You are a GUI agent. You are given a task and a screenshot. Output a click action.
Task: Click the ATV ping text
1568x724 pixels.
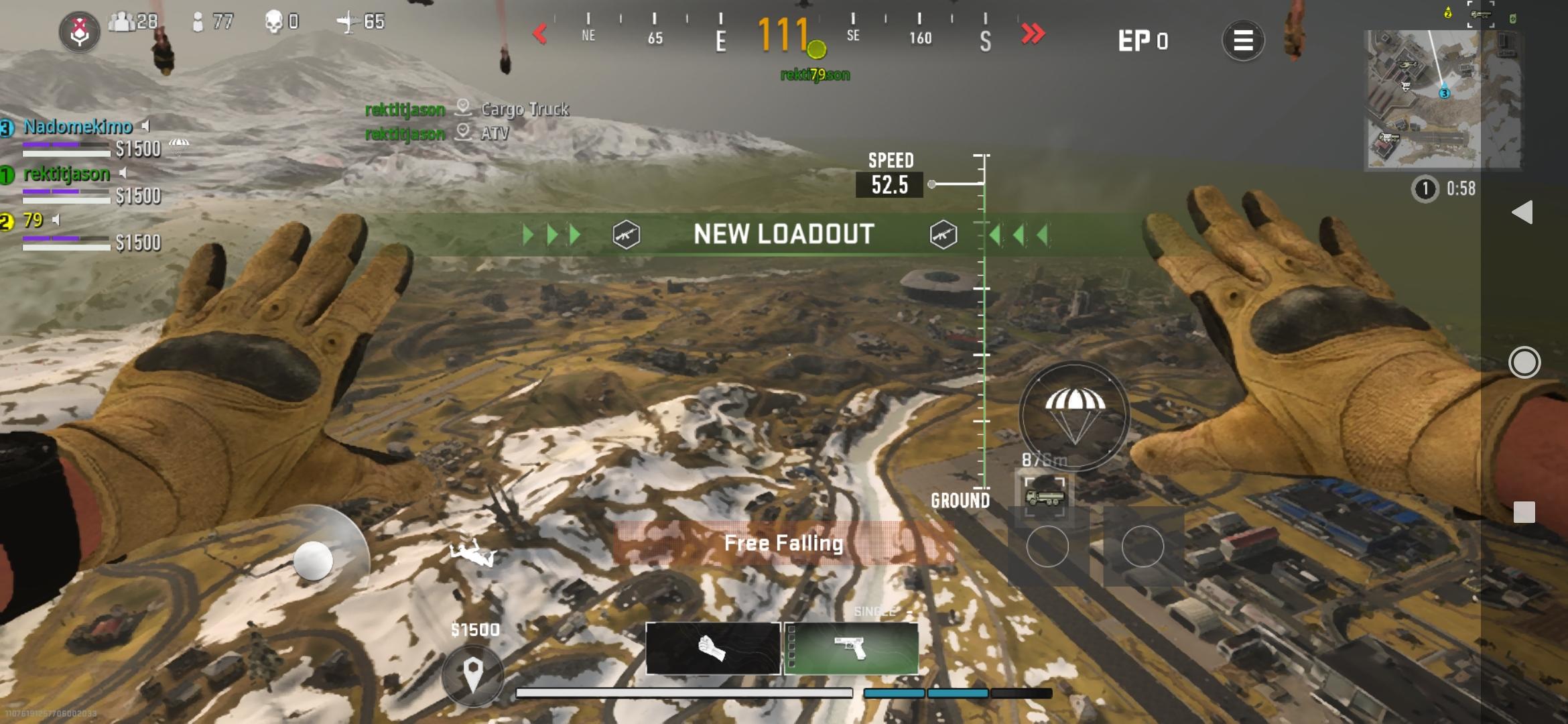click(x=496, y=133)
